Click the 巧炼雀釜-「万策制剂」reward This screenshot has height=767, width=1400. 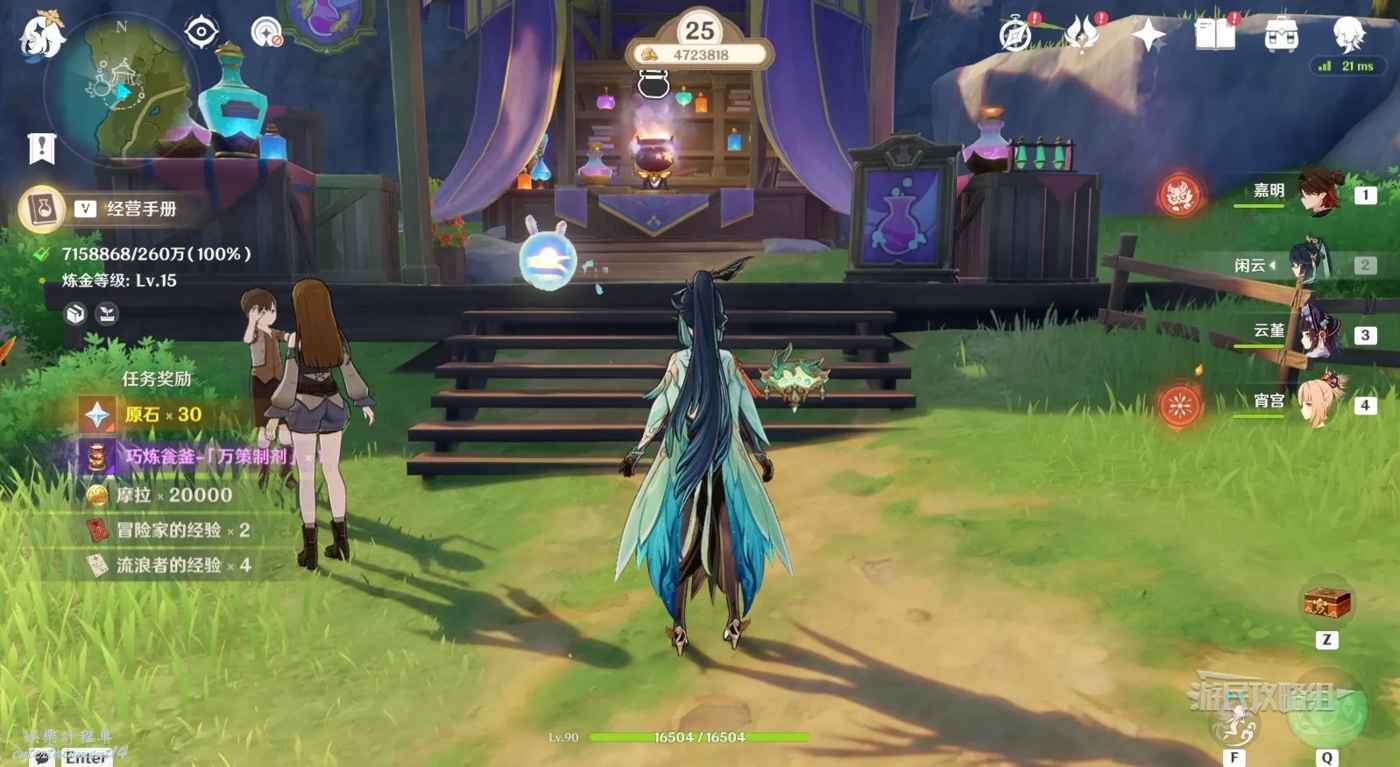(x=190, y=457)
